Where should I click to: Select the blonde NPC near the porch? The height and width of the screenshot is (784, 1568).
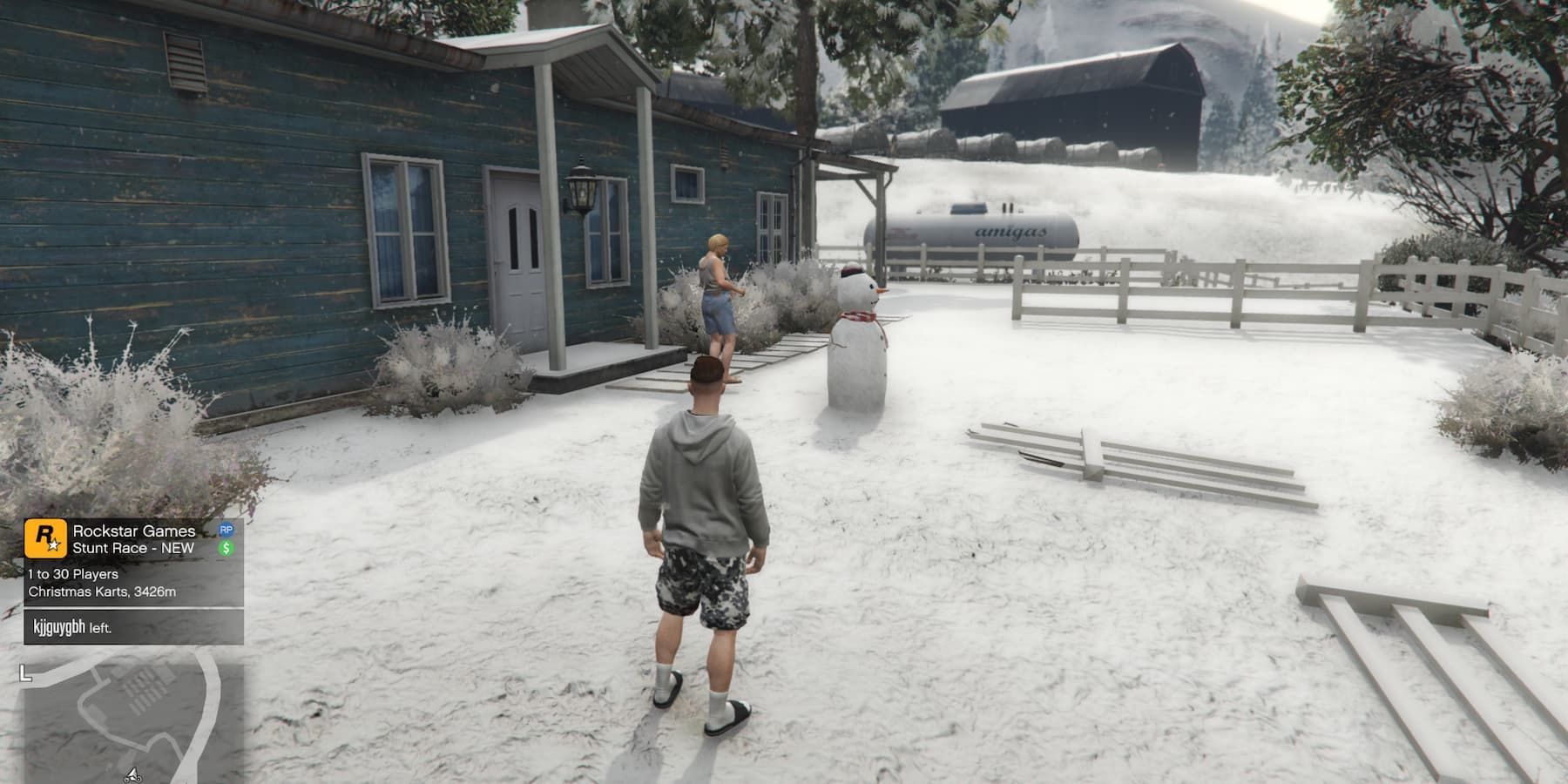[x=716, y=287]
